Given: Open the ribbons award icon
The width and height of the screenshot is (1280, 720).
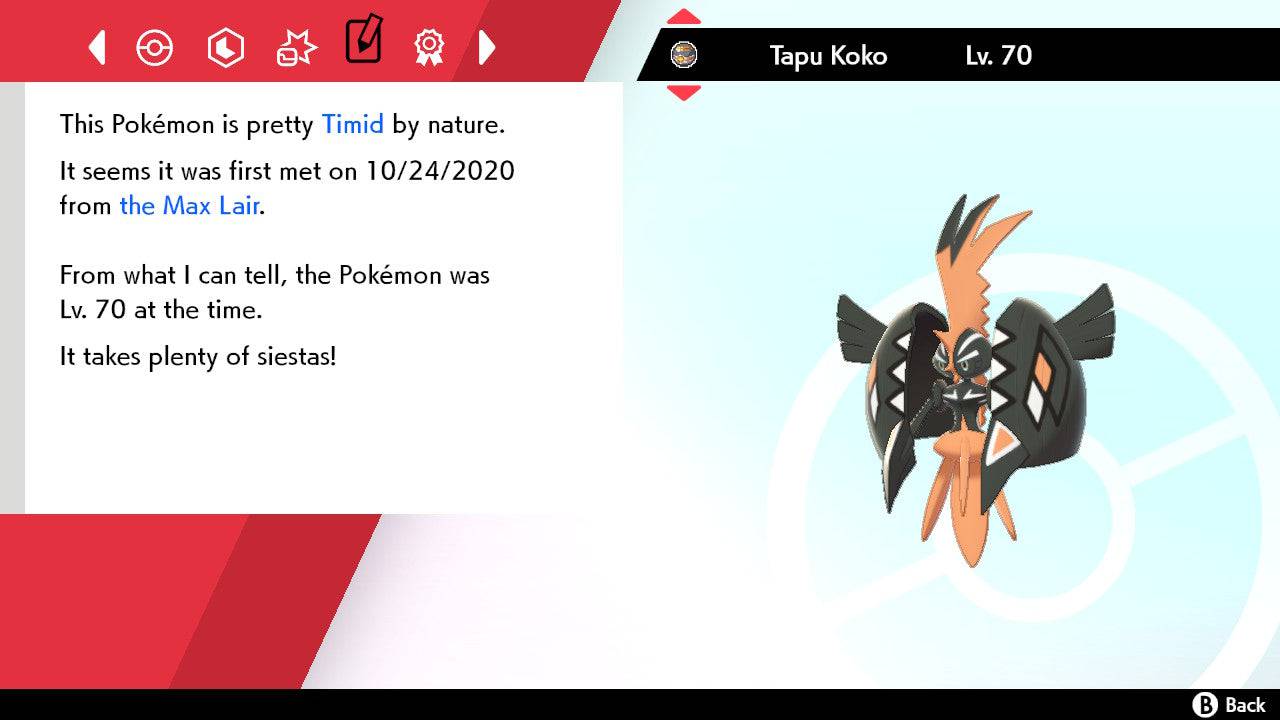Looking at the screenshot, I should click(x=428, y=47).
